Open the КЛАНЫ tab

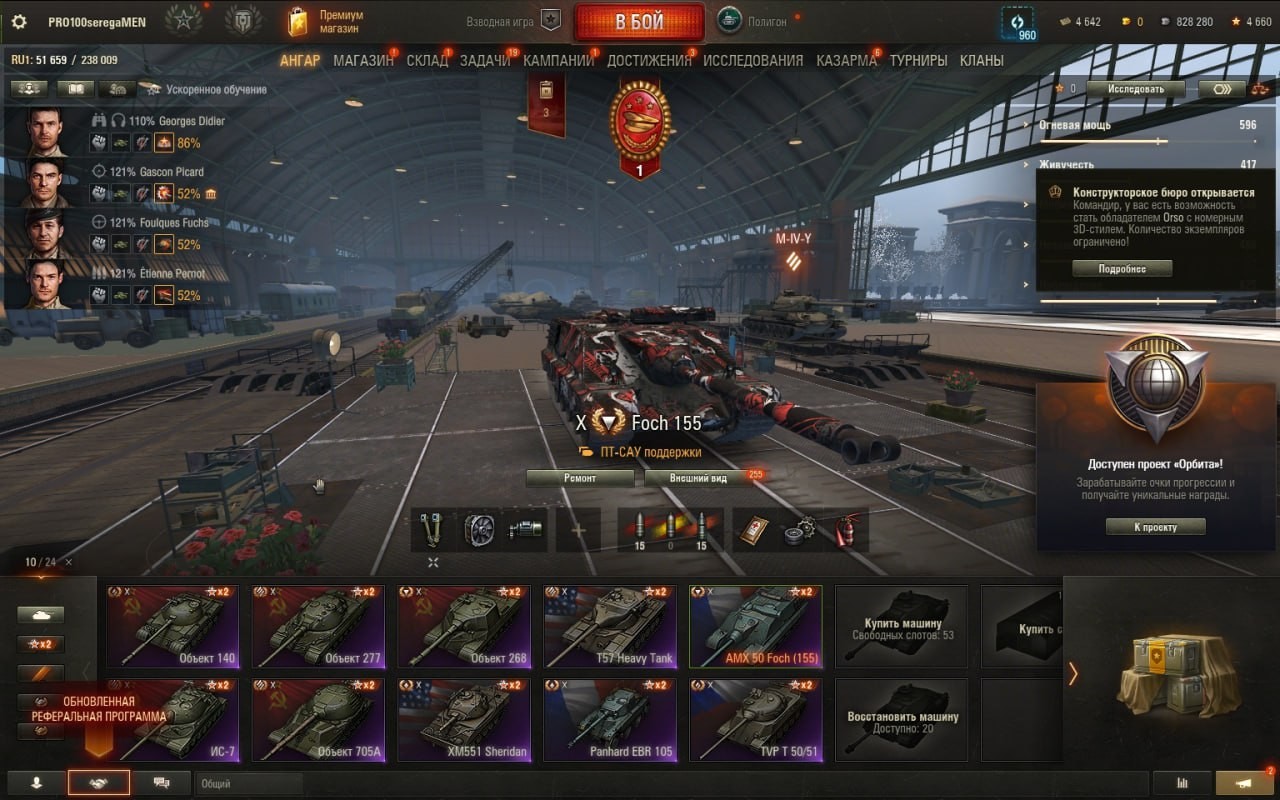pos(981,60)
